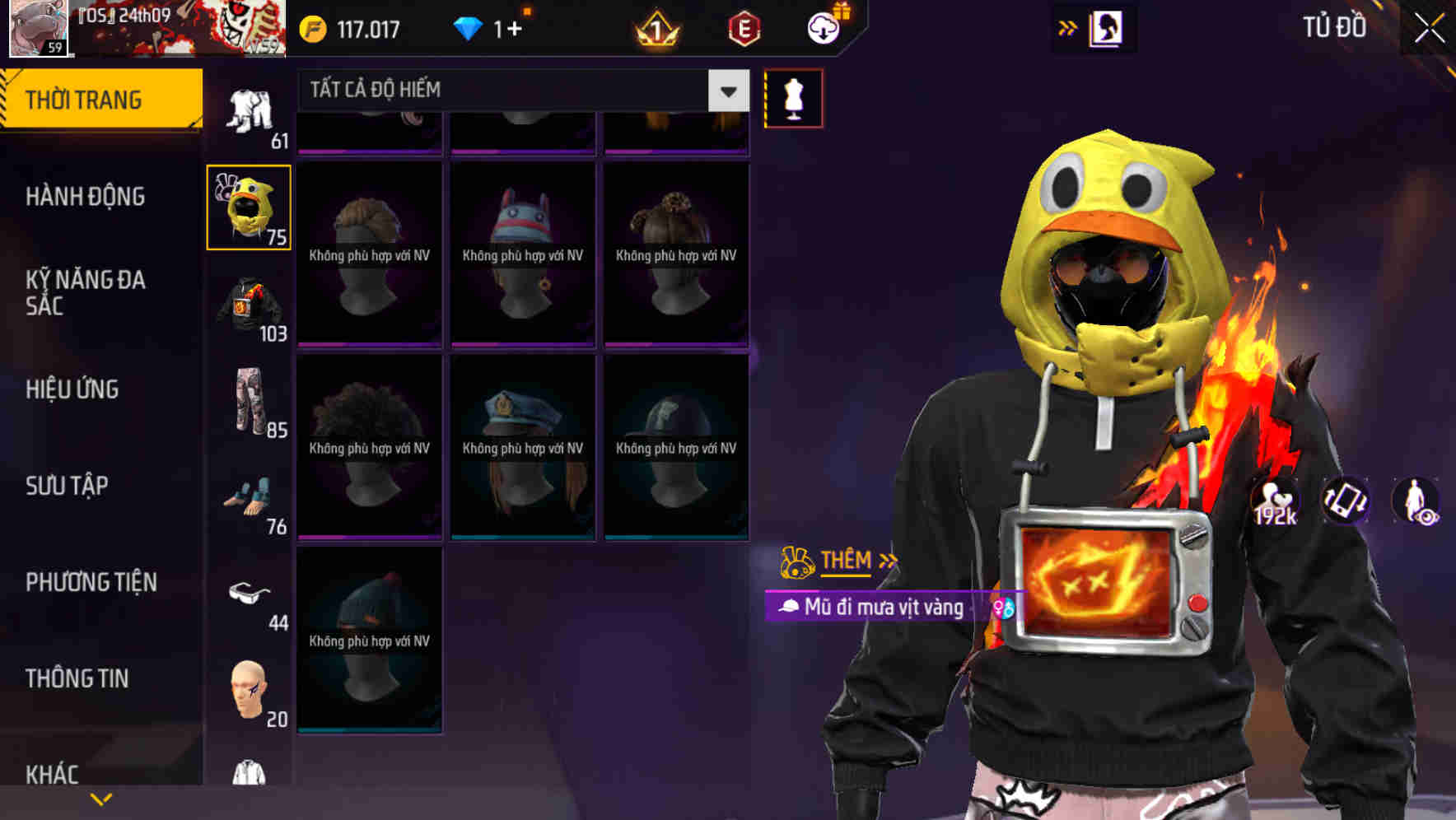Toggle the mannequin display icon beside rarity filter
The image size is (1456, 820).
pos(793,97)
